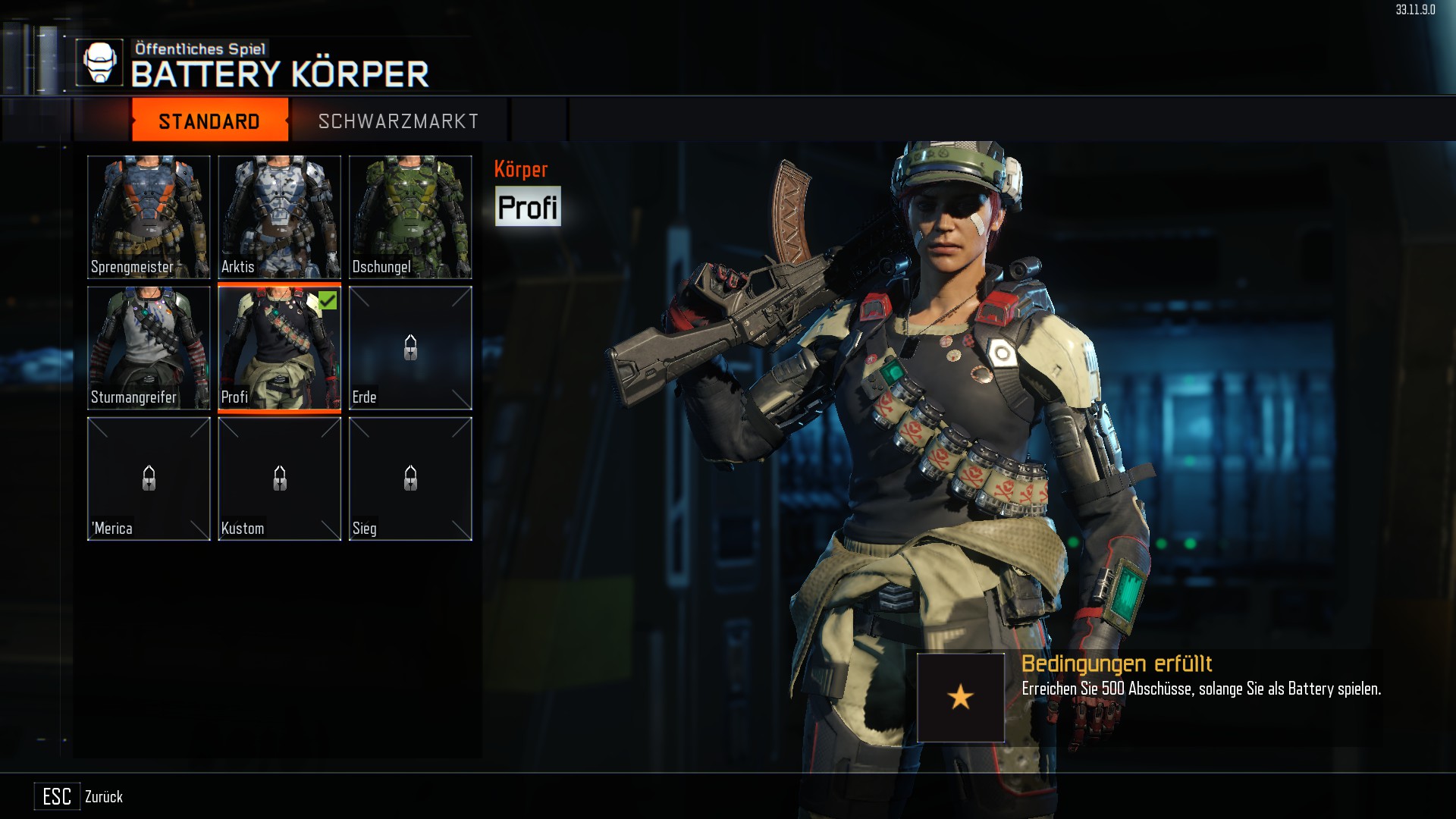Select the Sprengmeister body outfit
The image size is (1456, 819).
[149, 217]
